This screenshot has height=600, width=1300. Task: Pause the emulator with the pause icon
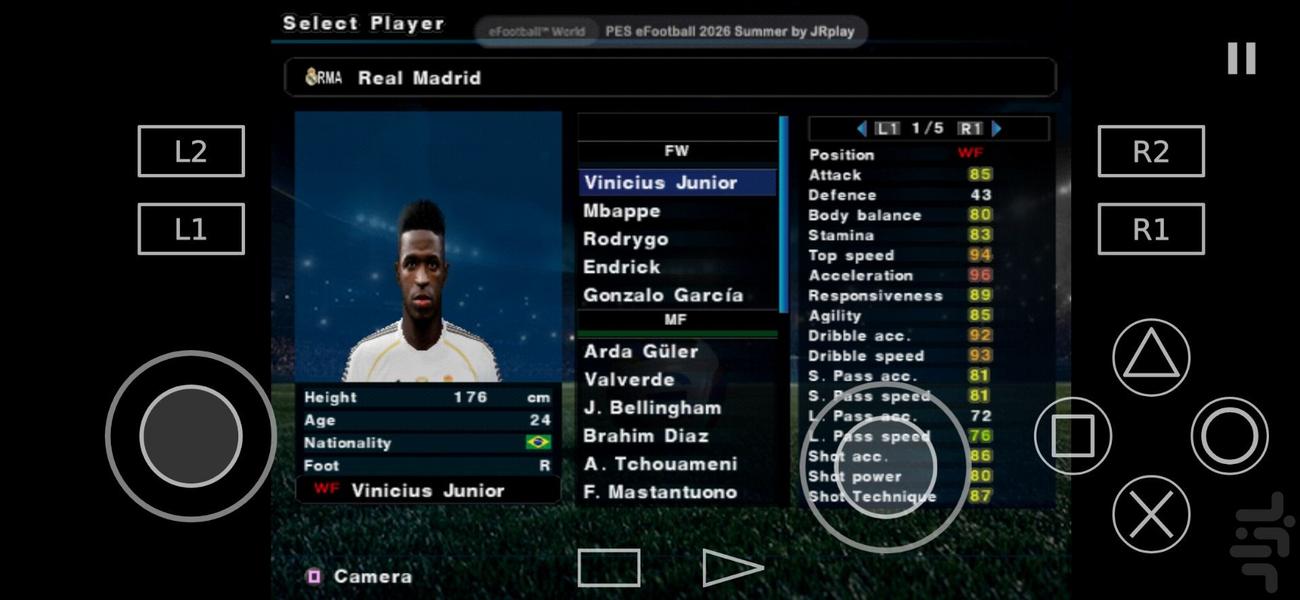coord(1241,58)
